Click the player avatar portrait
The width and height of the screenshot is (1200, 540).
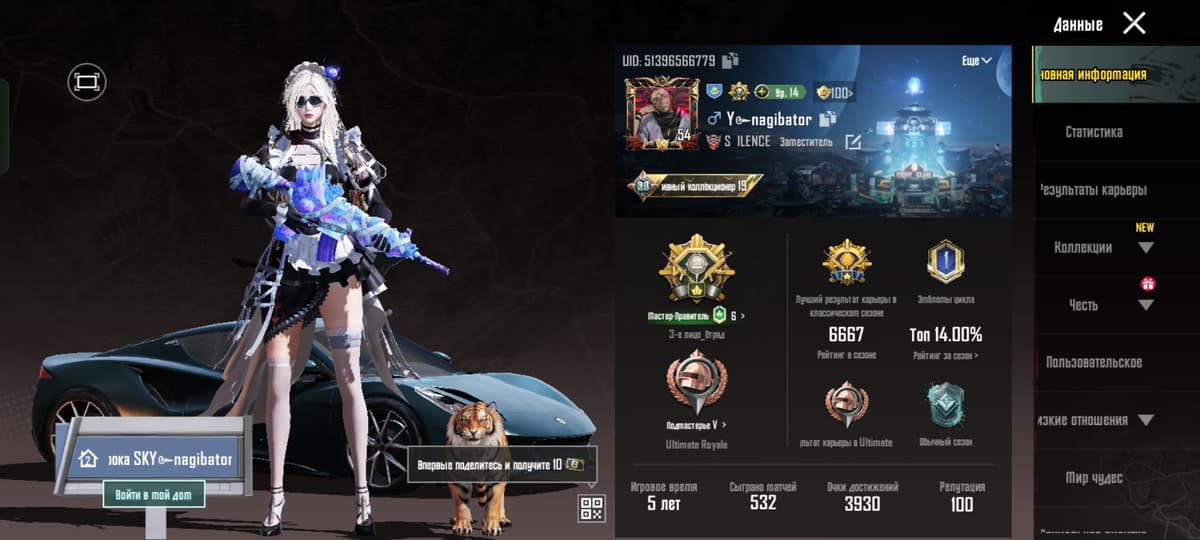tap(661, 114)
